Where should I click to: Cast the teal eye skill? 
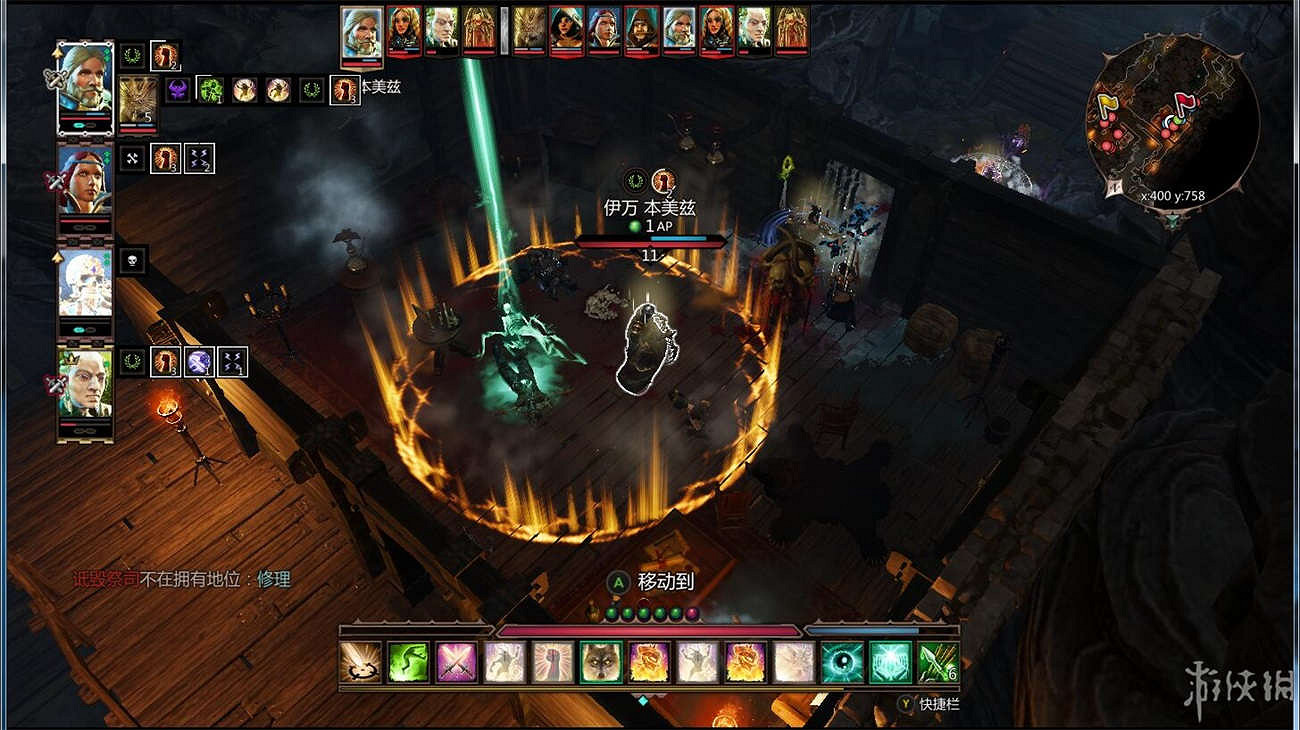coord(842,662)
